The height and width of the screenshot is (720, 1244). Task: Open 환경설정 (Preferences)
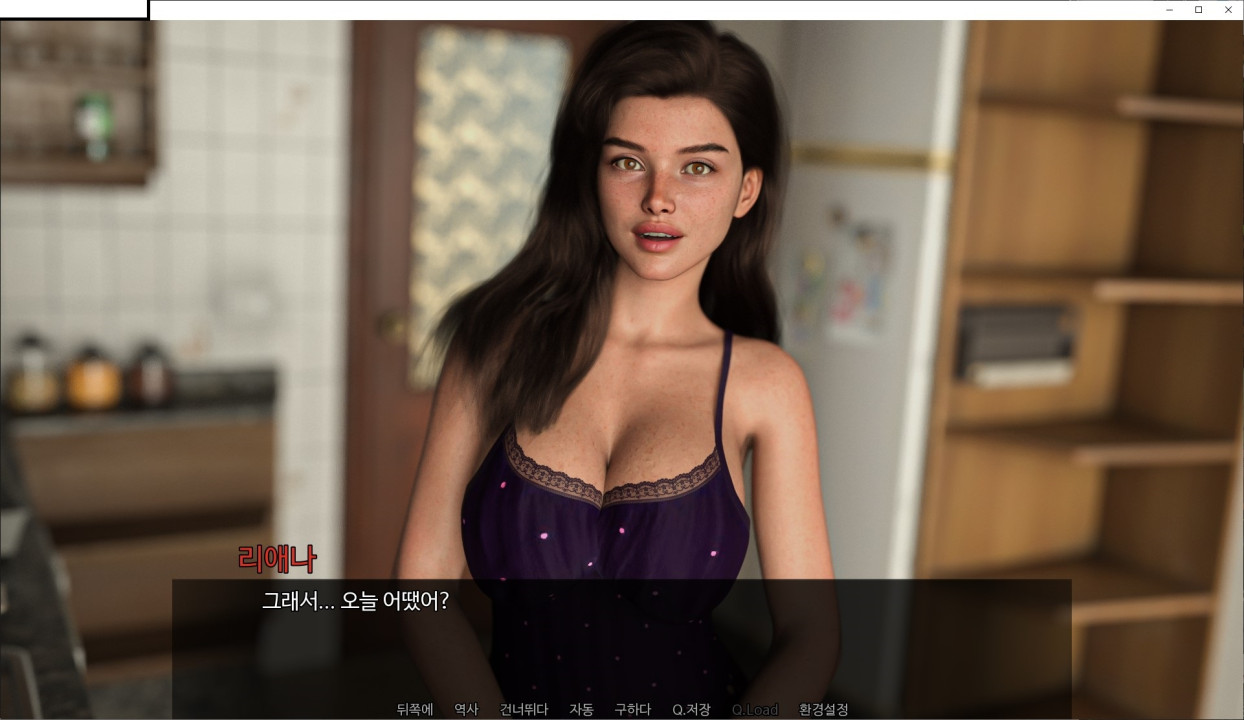tap(823, 710)
